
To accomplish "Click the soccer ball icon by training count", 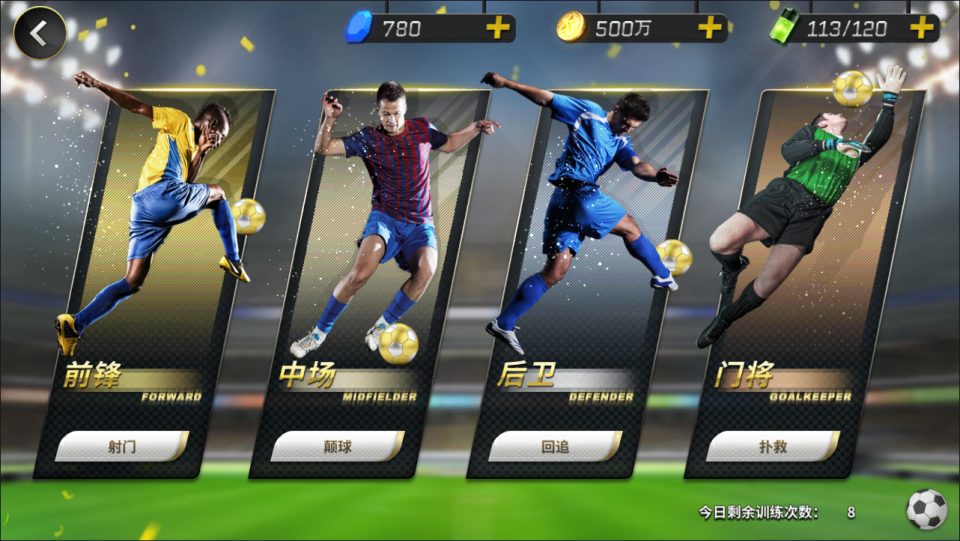I will [926, 510].
